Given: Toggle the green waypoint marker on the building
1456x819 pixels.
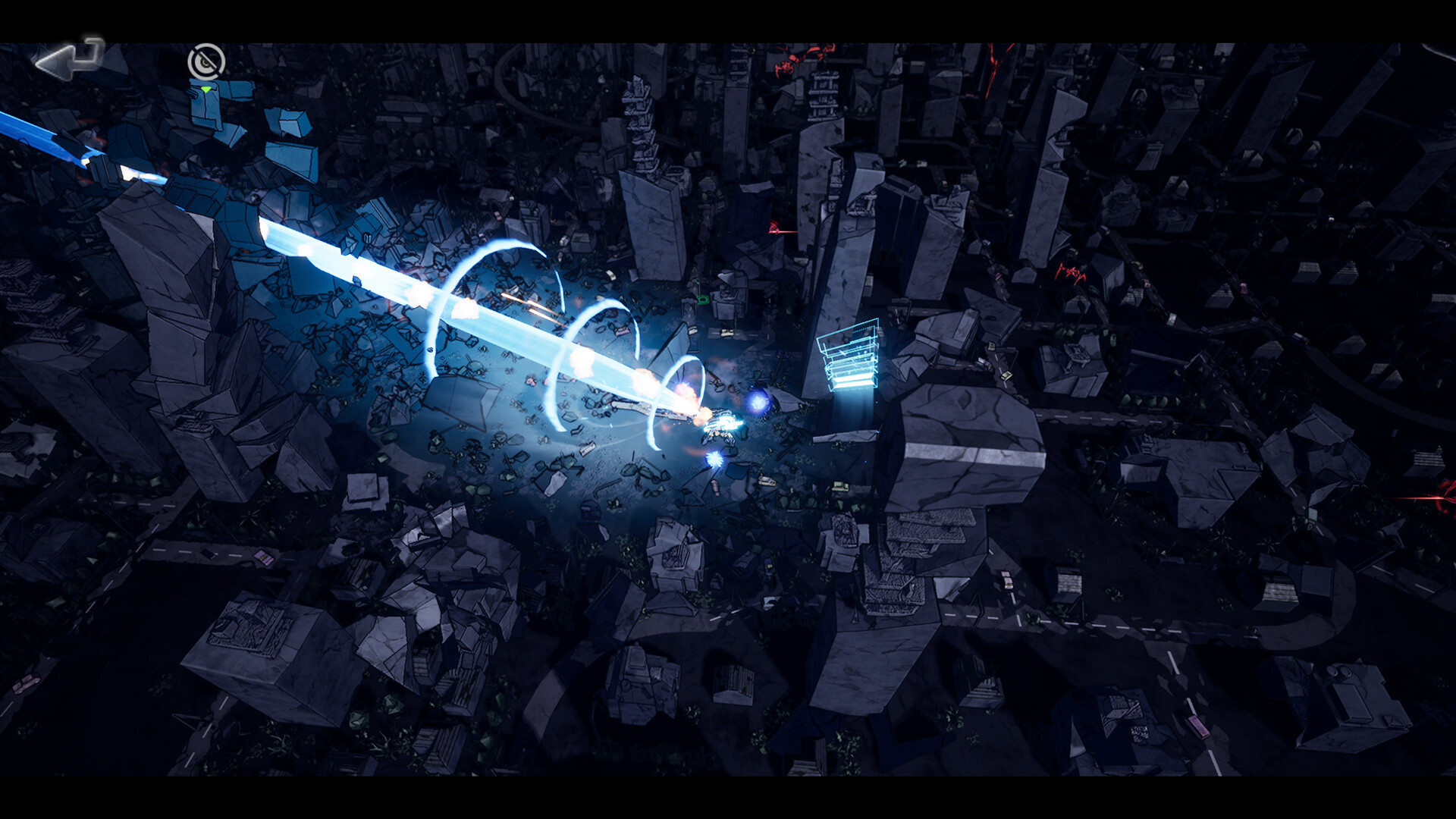Looking at the screenshot, I should pyautogui.click(x=206, y=89).
